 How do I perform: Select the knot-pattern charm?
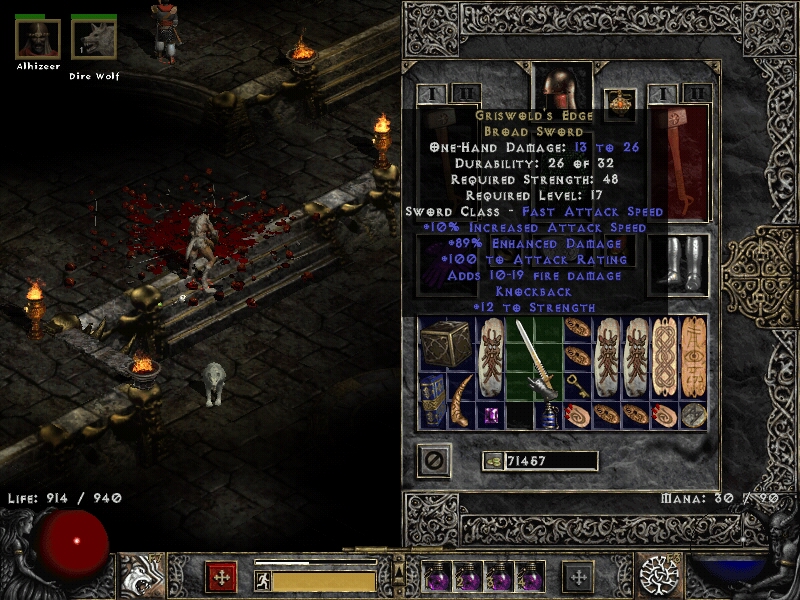tap(665, 358)
